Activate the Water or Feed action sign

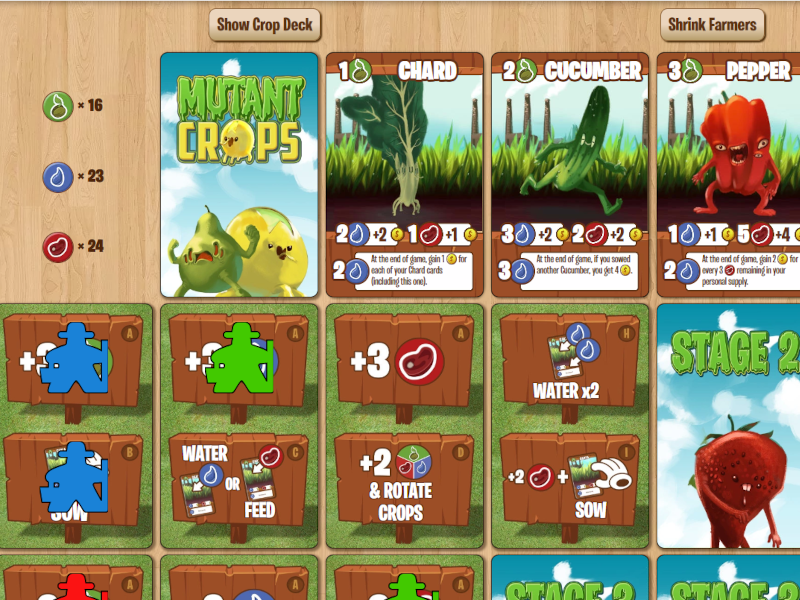[x=238, y=482]
